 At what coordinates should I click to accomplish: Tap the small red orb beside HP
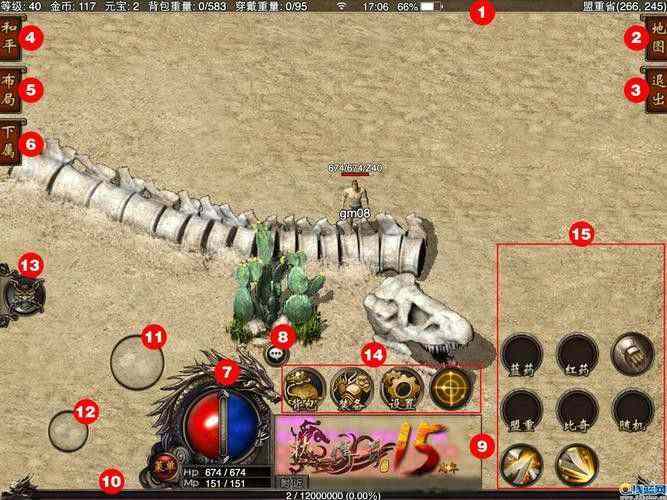tap(165, 463)
